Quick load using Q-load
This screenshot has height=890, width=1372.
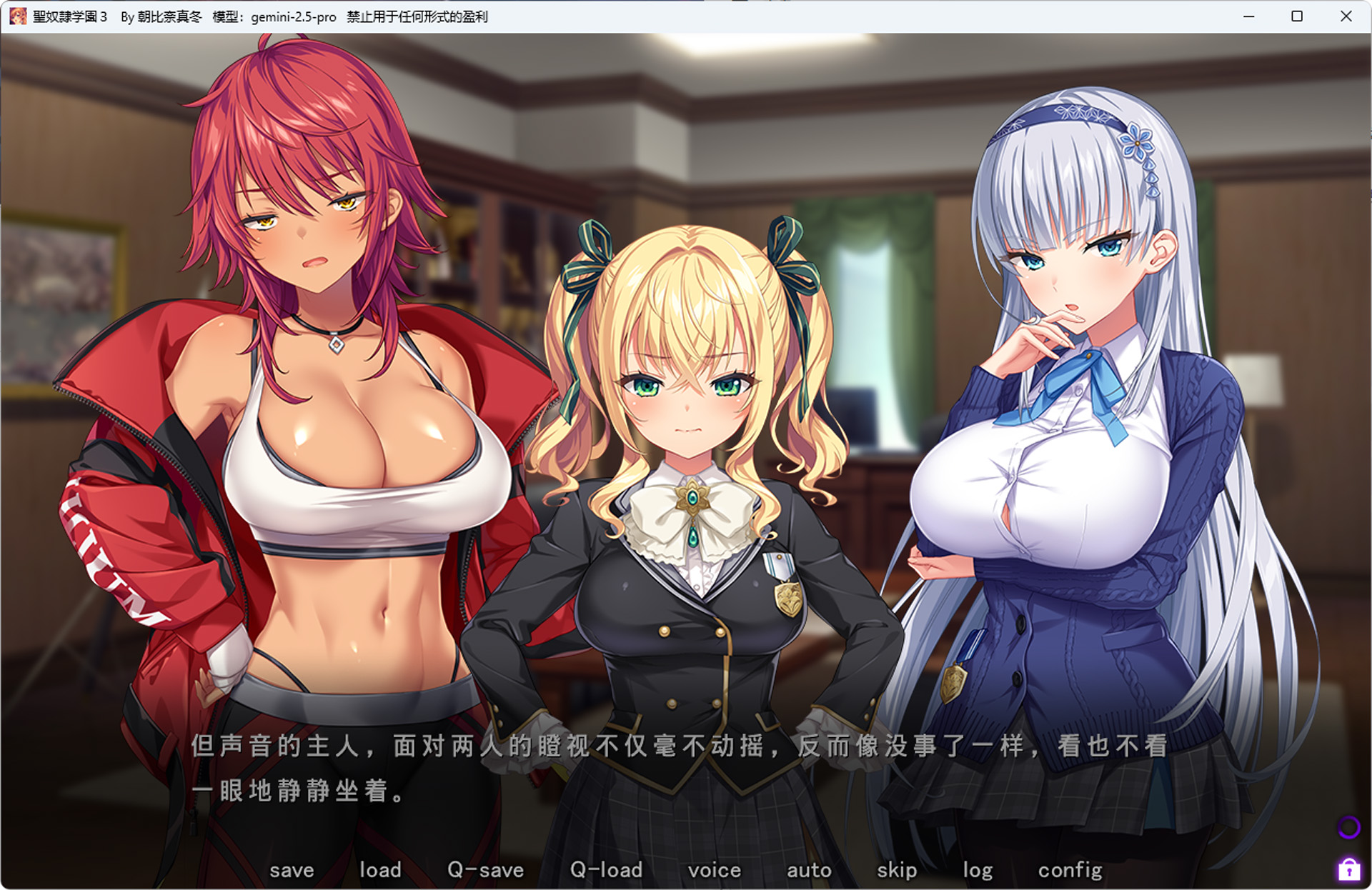click(606, 869)
